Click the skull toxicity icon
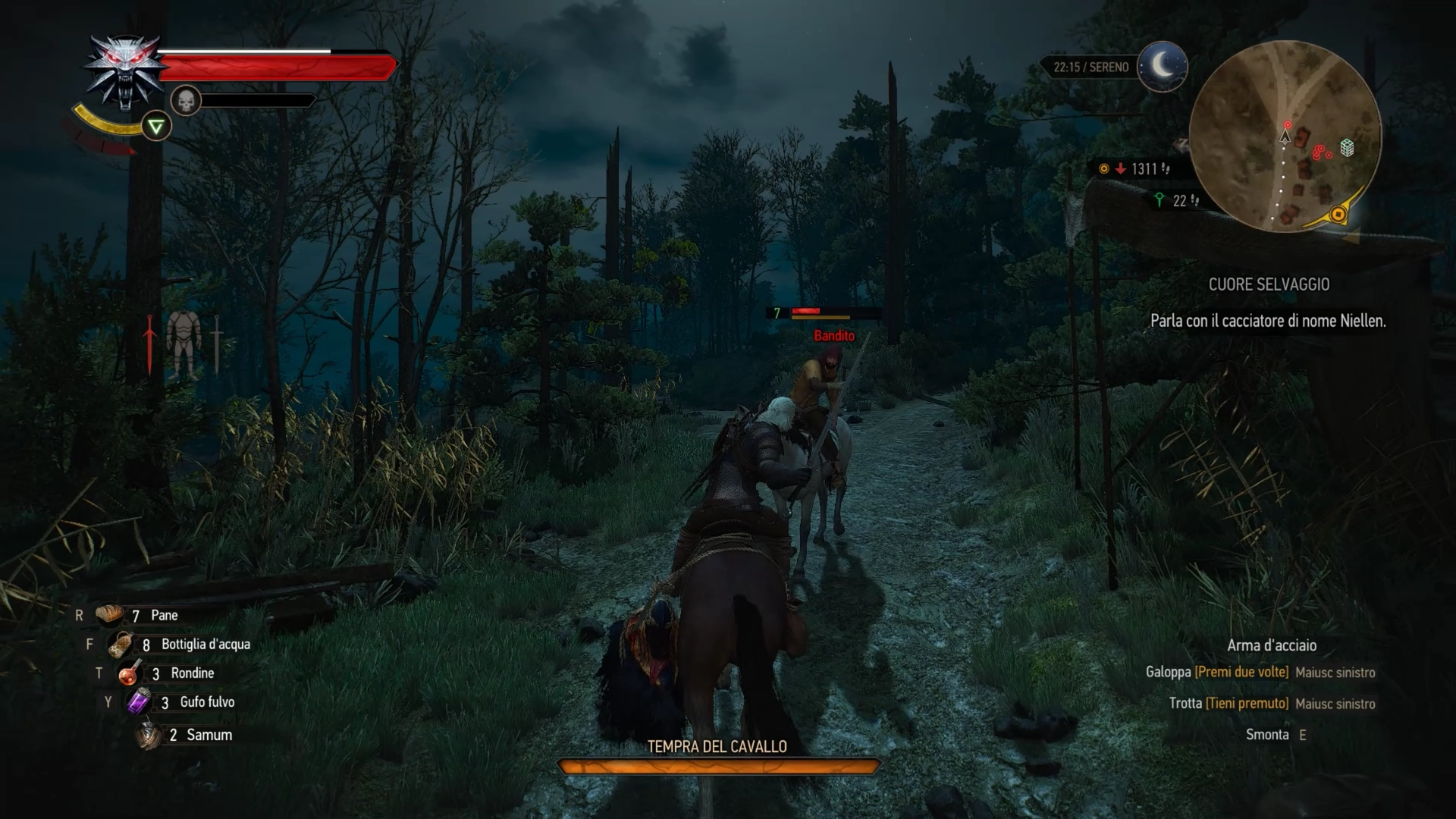The image size is (1456, 819). coord(185,100)
